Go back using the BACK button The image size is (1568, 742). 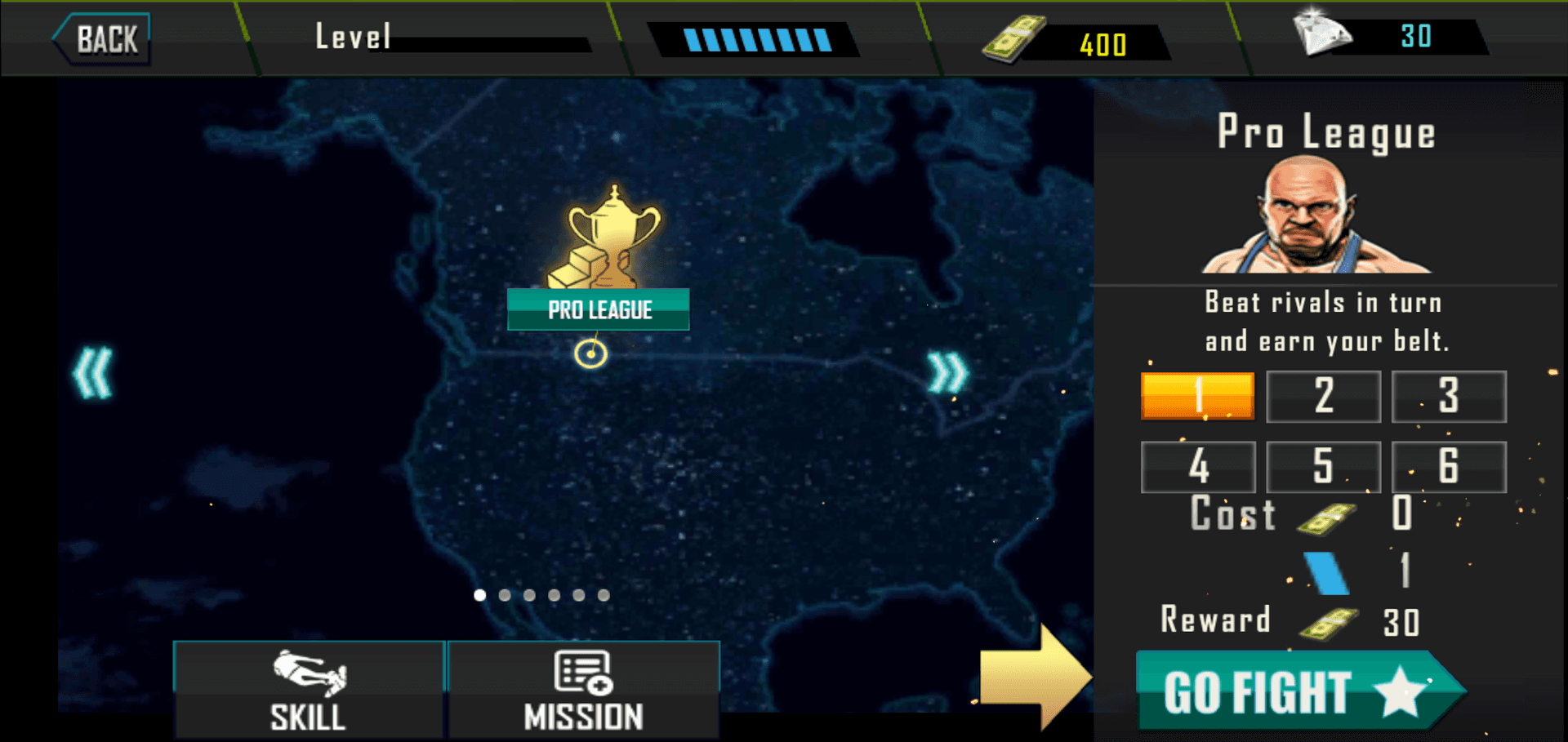click(103, 38)
